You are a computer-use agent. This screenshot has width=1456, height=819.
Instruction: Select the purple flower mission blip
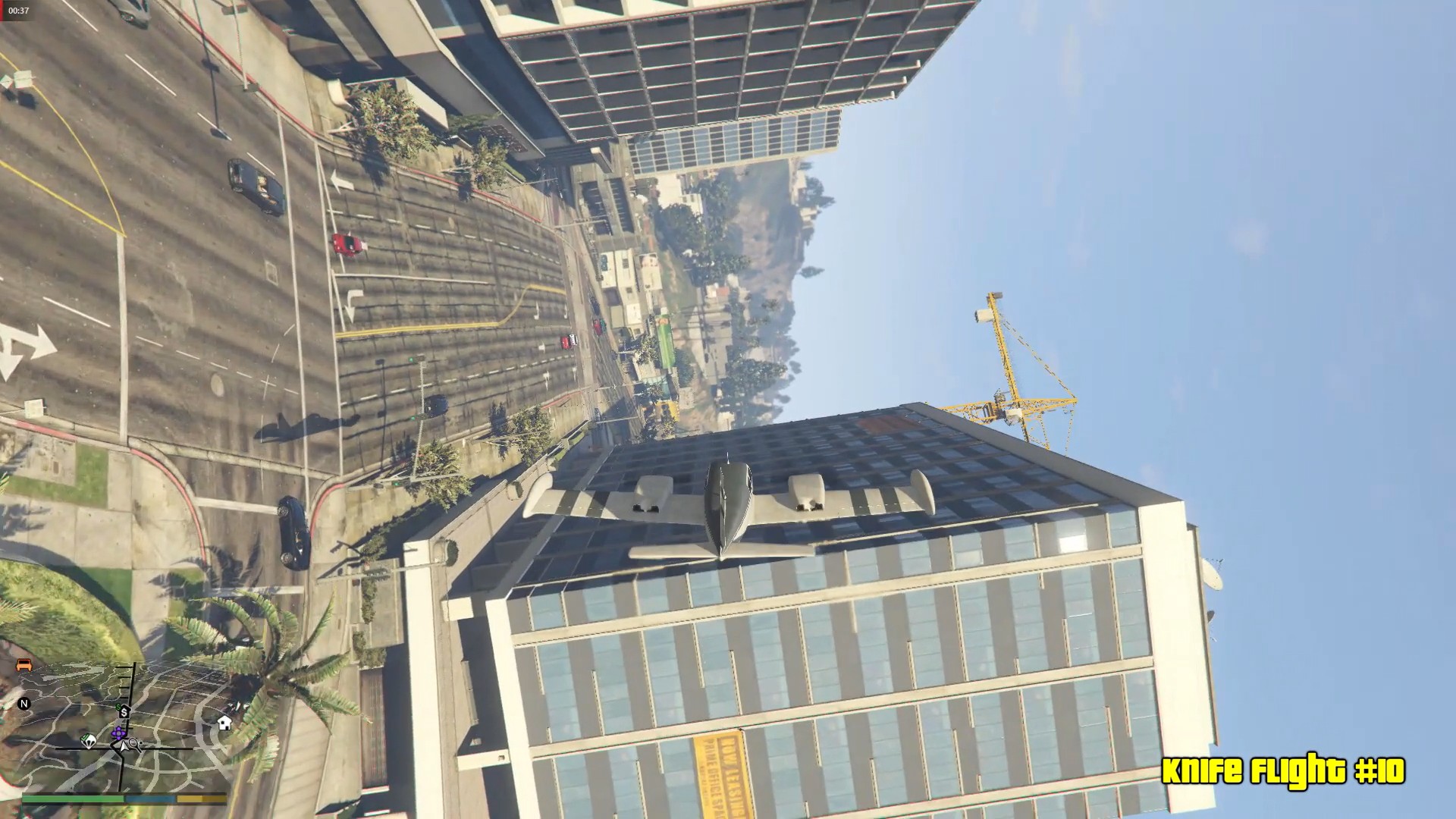[x=118, y=733]
